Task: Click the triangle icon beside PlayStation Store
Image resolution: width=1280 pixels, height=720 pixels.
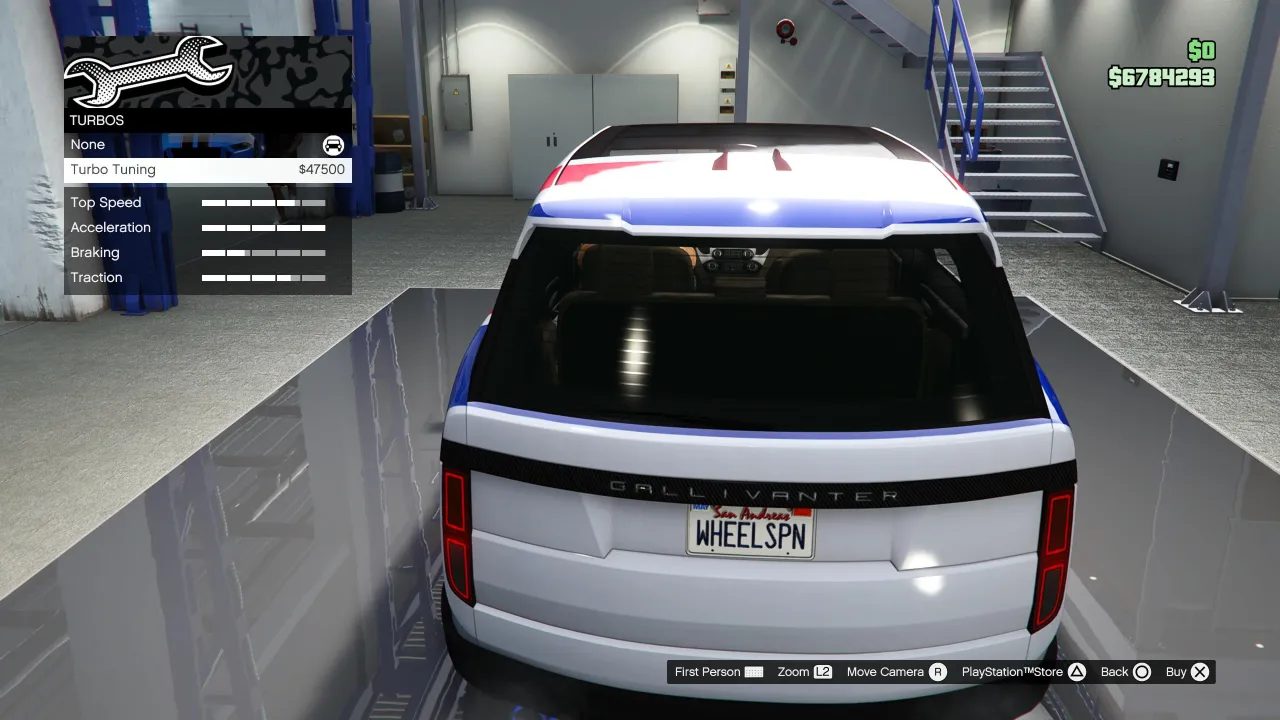Action: point(1076,672)
